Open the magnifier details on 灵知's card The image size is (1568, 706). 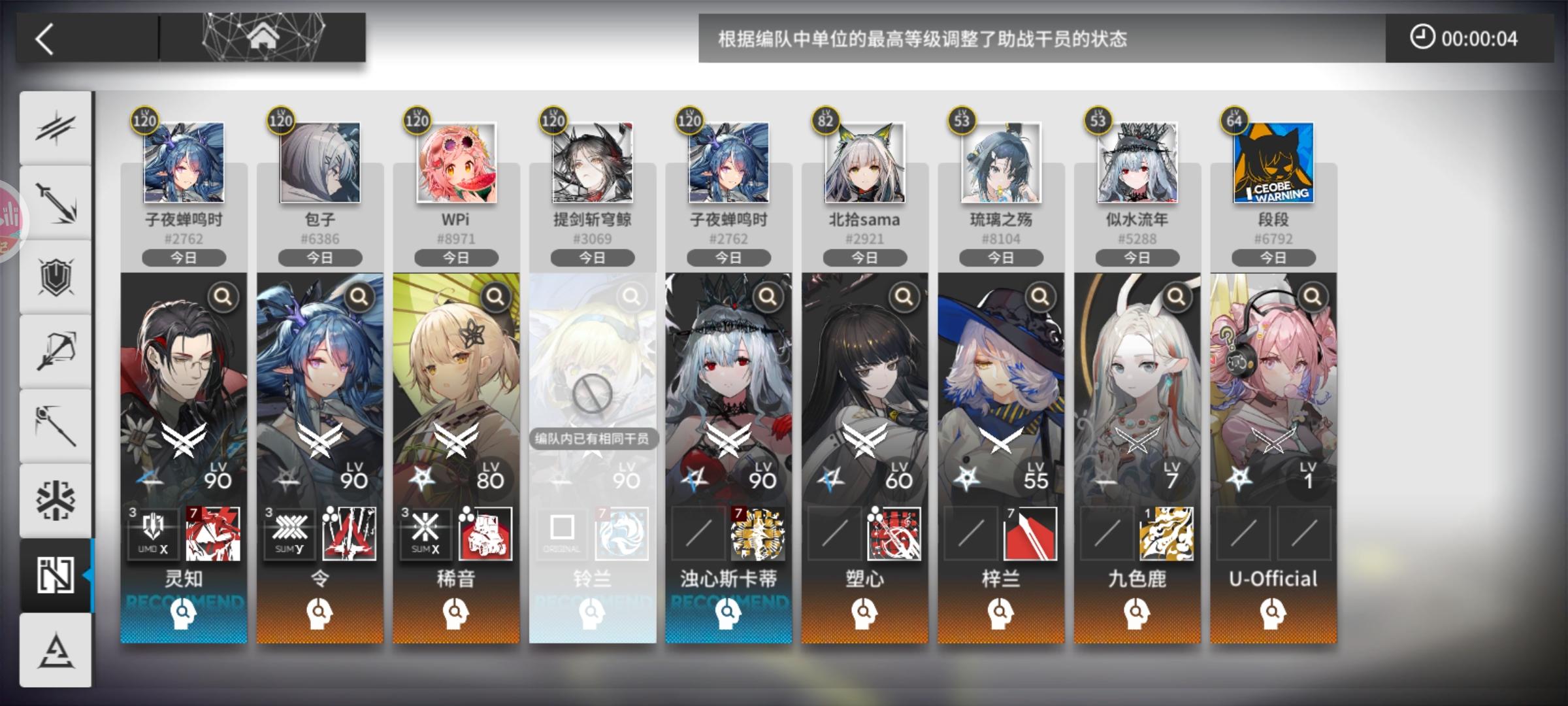pos(223,296)
